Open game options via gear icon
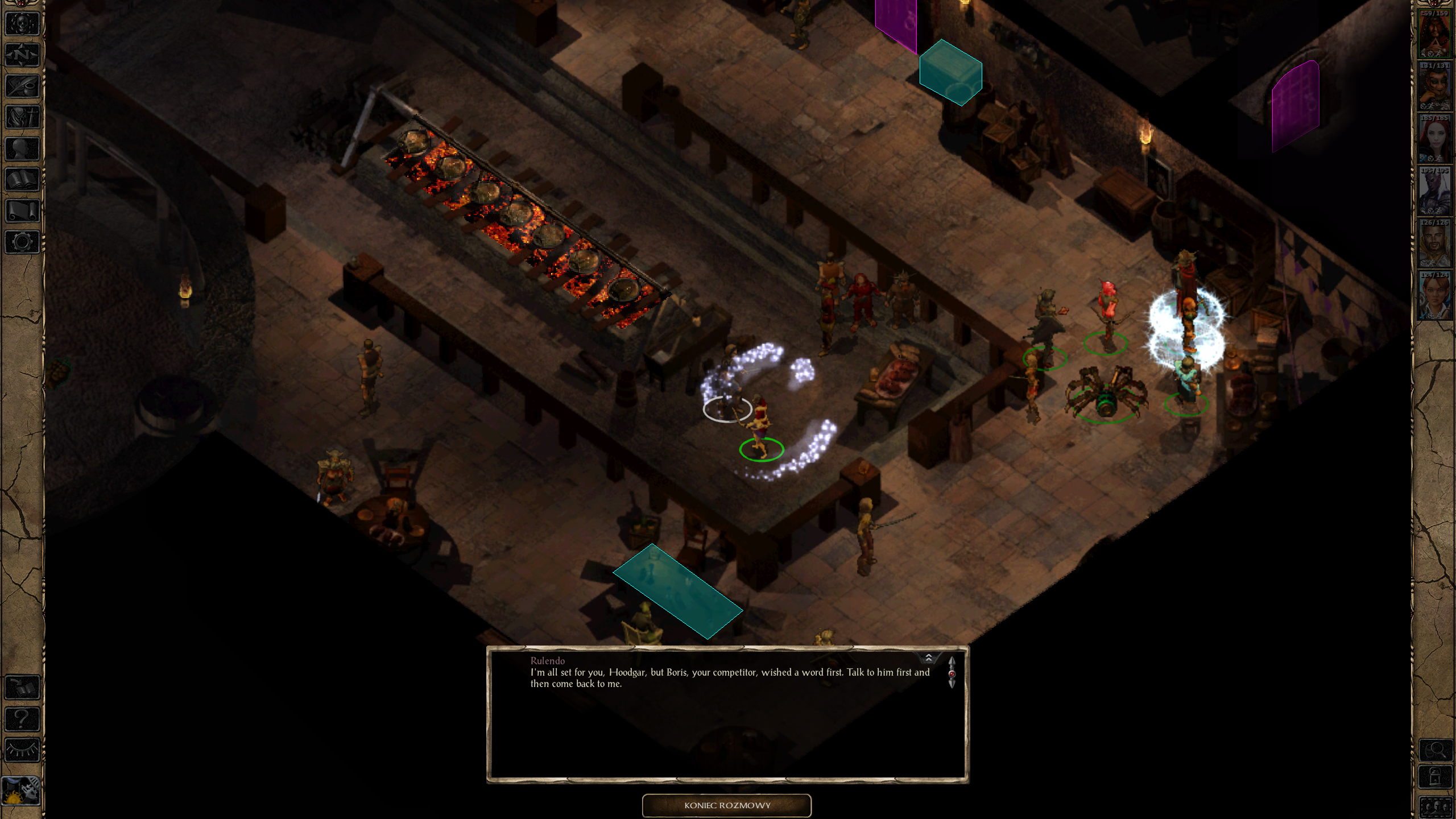The width and height of the screenshot is (1456, 819). point(22,242)
